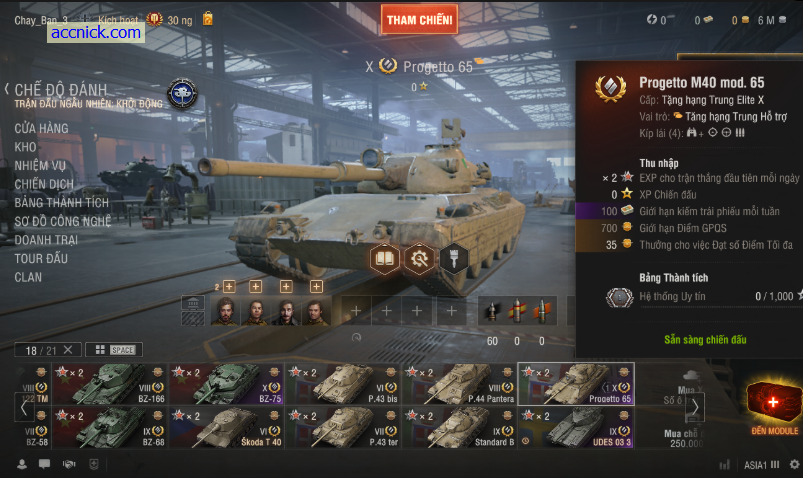
Task: Open the NHIỆM VỤ missions menu
Action: pyautogui.click(x=40, y=166)
